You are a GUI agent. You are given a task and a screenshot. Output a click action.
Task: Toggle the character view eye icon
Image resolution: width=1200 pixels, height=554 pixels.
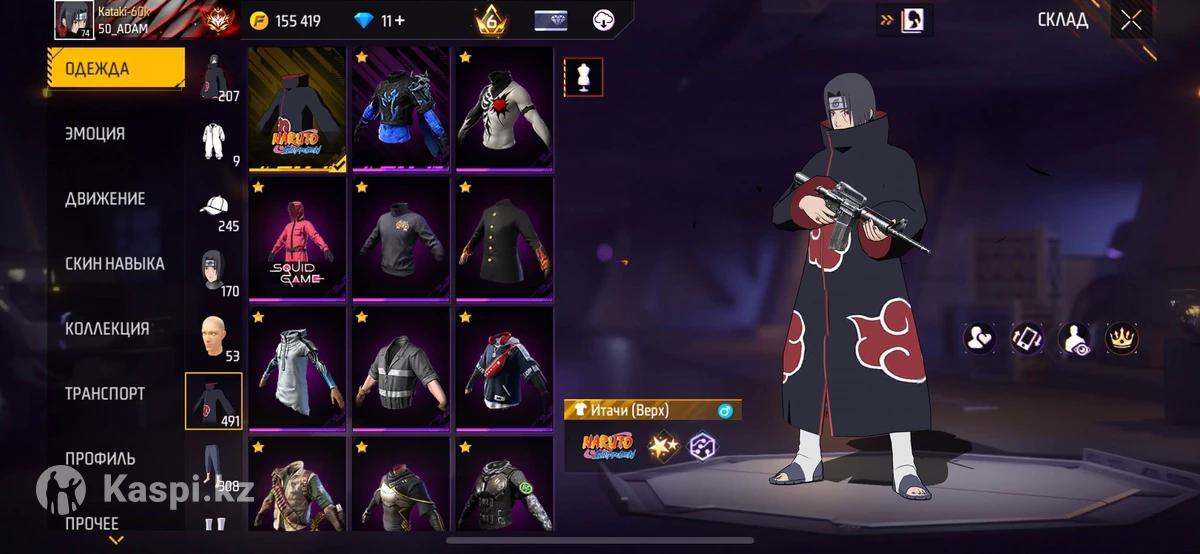coord(1074,338)
